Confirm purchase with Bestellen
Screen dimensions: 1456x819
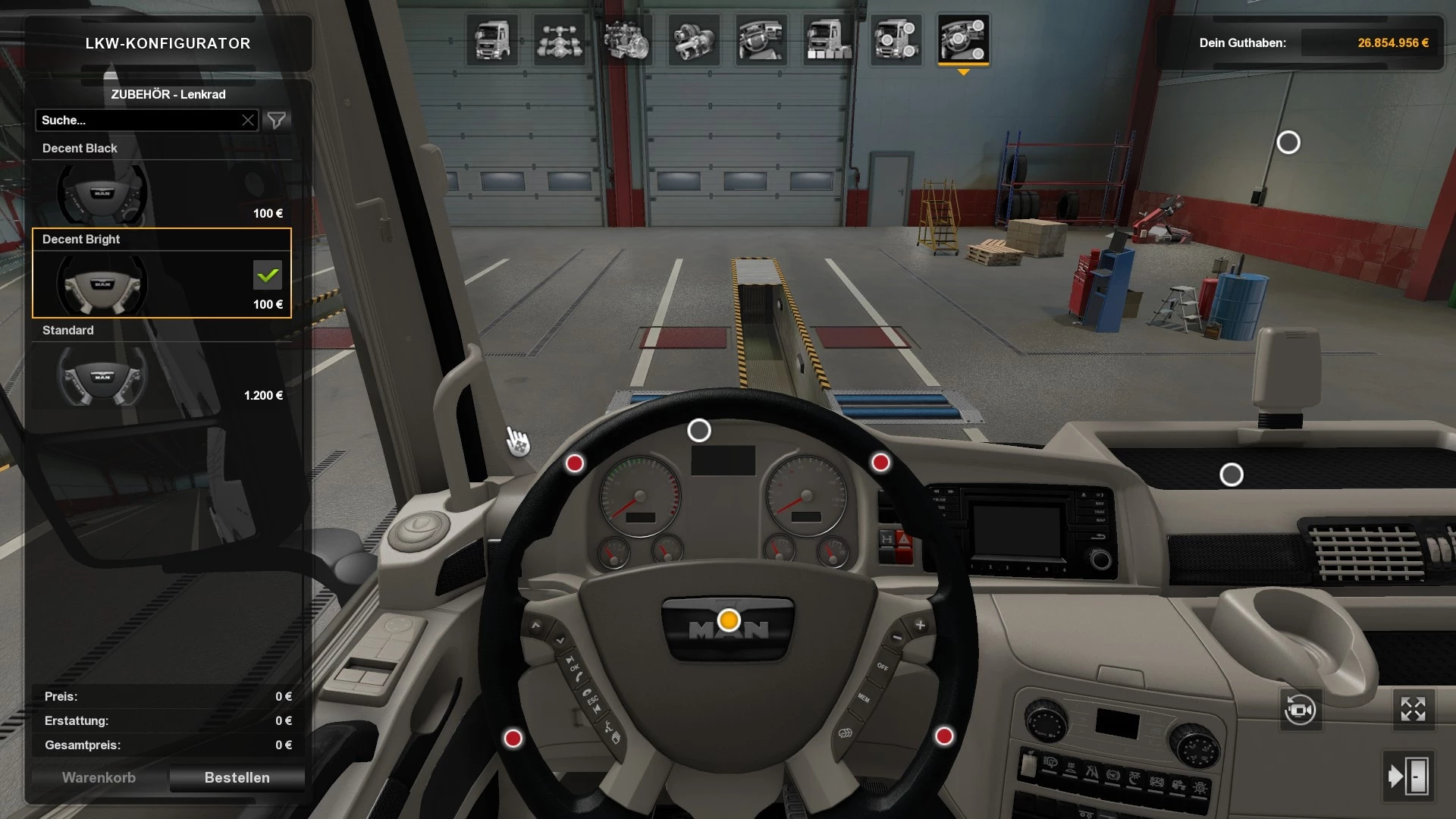pos(237,777)
